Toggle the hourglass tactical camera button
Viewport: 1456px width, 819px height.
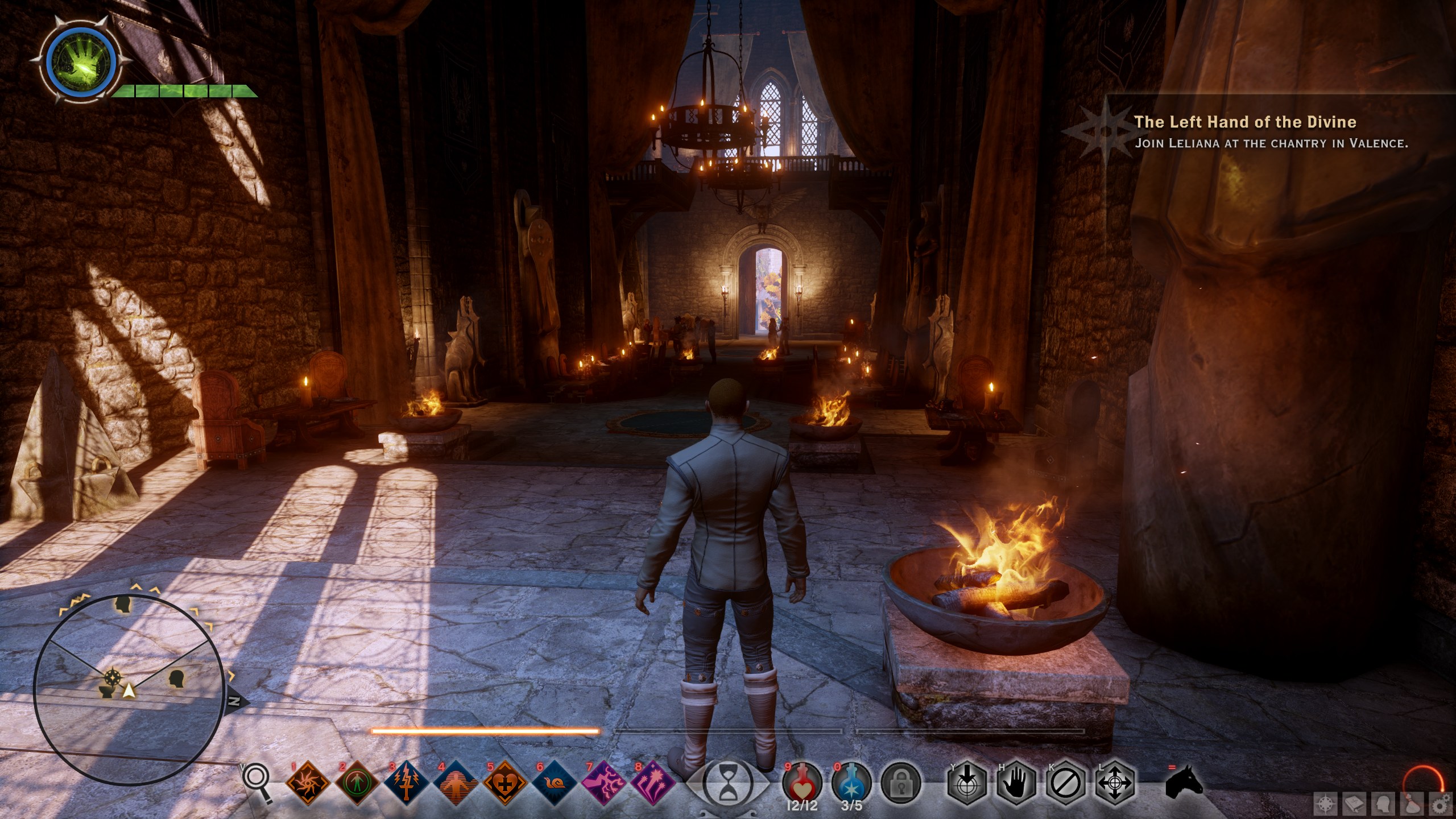click(x=727, y=784)
